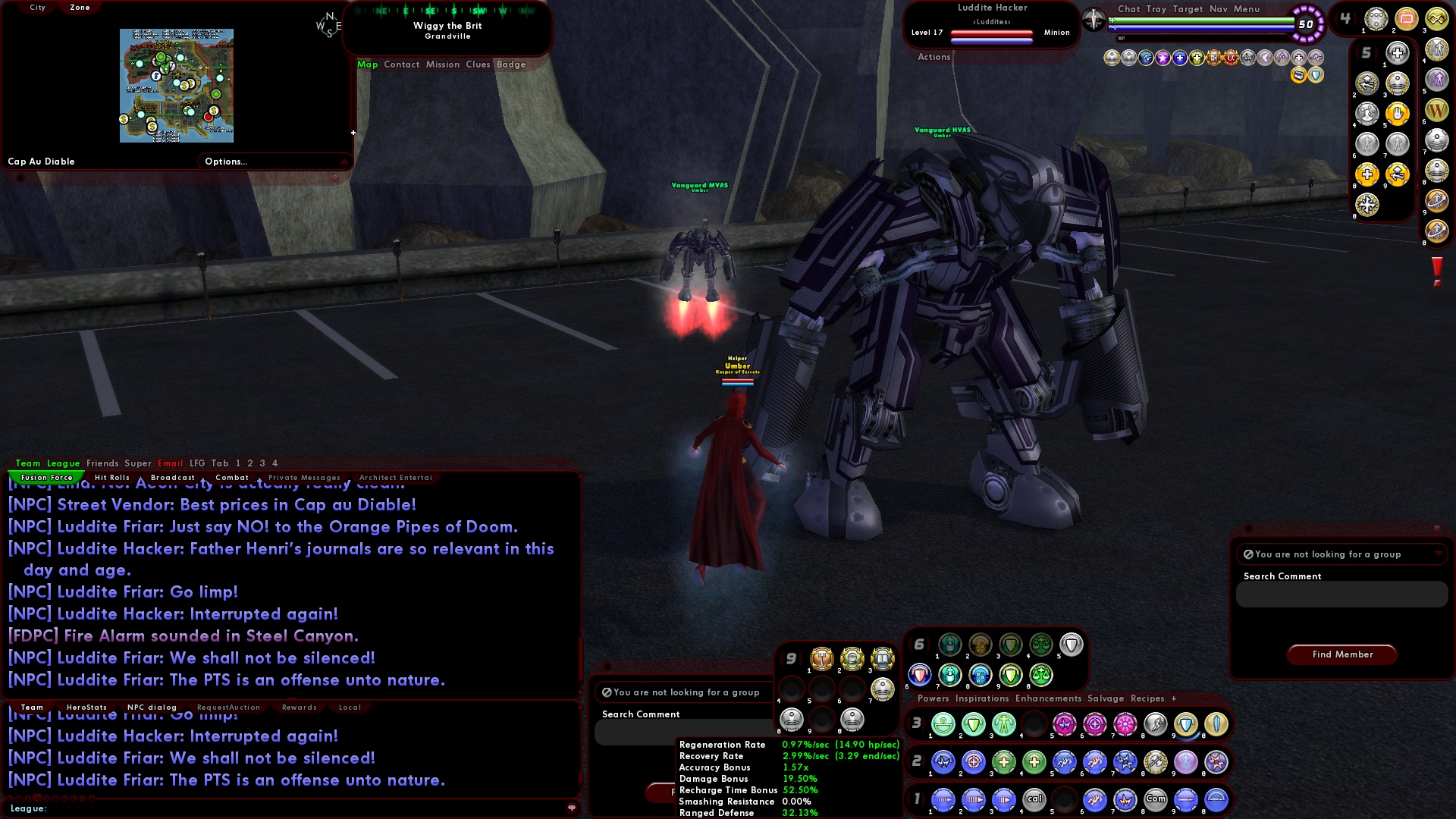The image size is (1456, 819).
Task: Click the 'Com' power icon in tray 1
Action: coord(1156,799)
